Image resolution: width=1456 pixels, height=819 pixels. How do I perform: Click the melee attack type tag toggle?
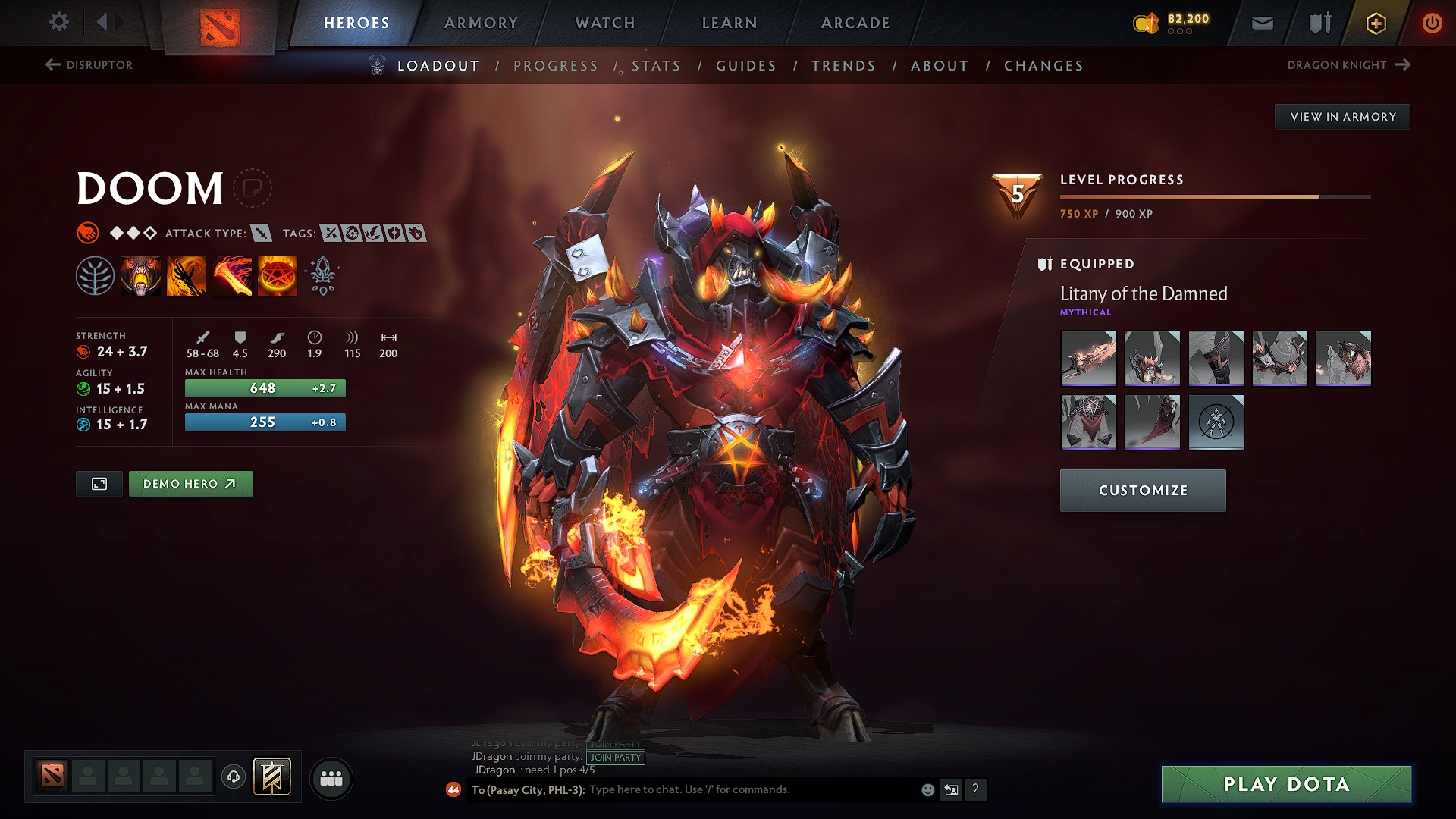[262, 233]
